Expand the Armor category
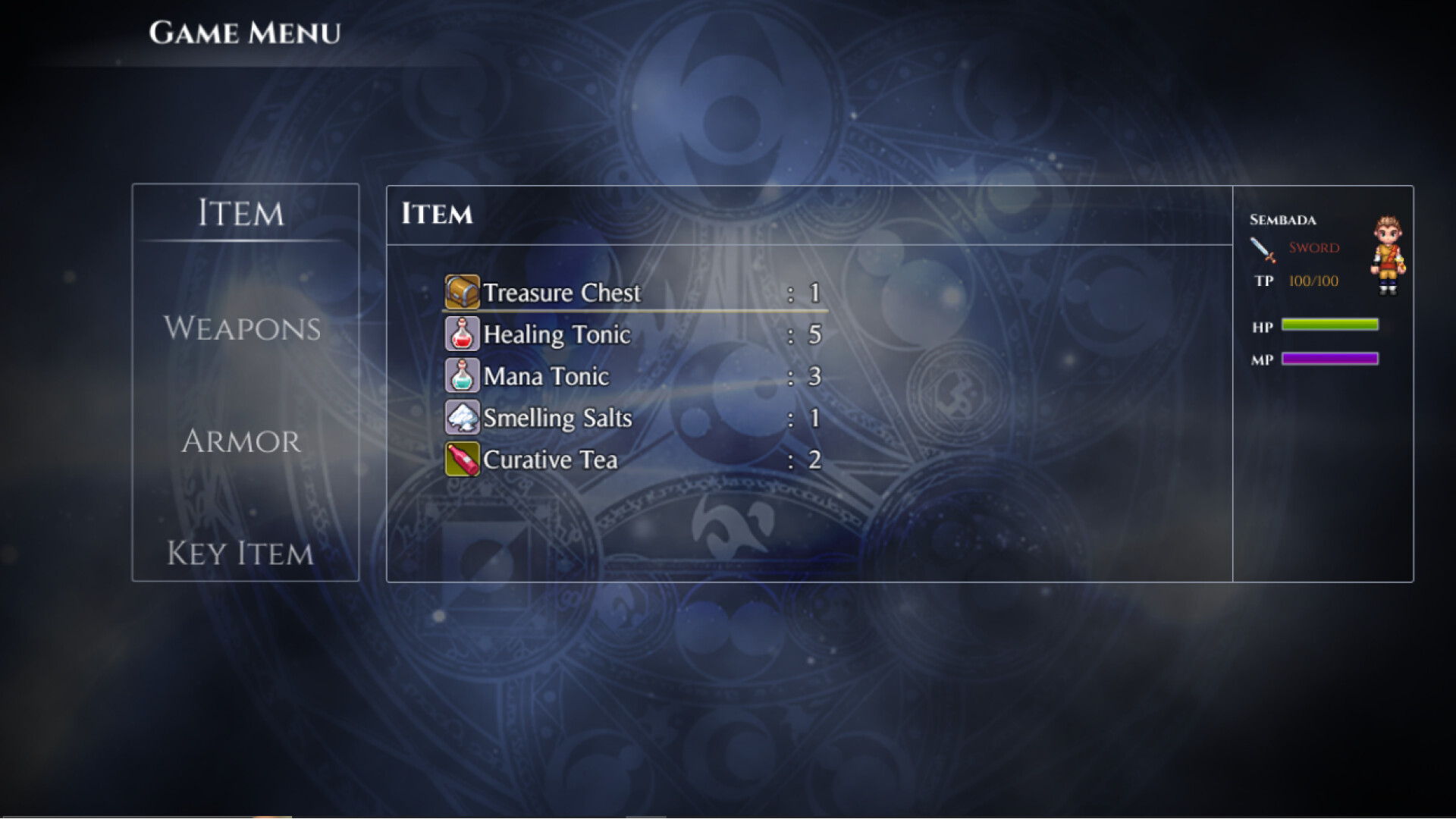 pos(240,441)
